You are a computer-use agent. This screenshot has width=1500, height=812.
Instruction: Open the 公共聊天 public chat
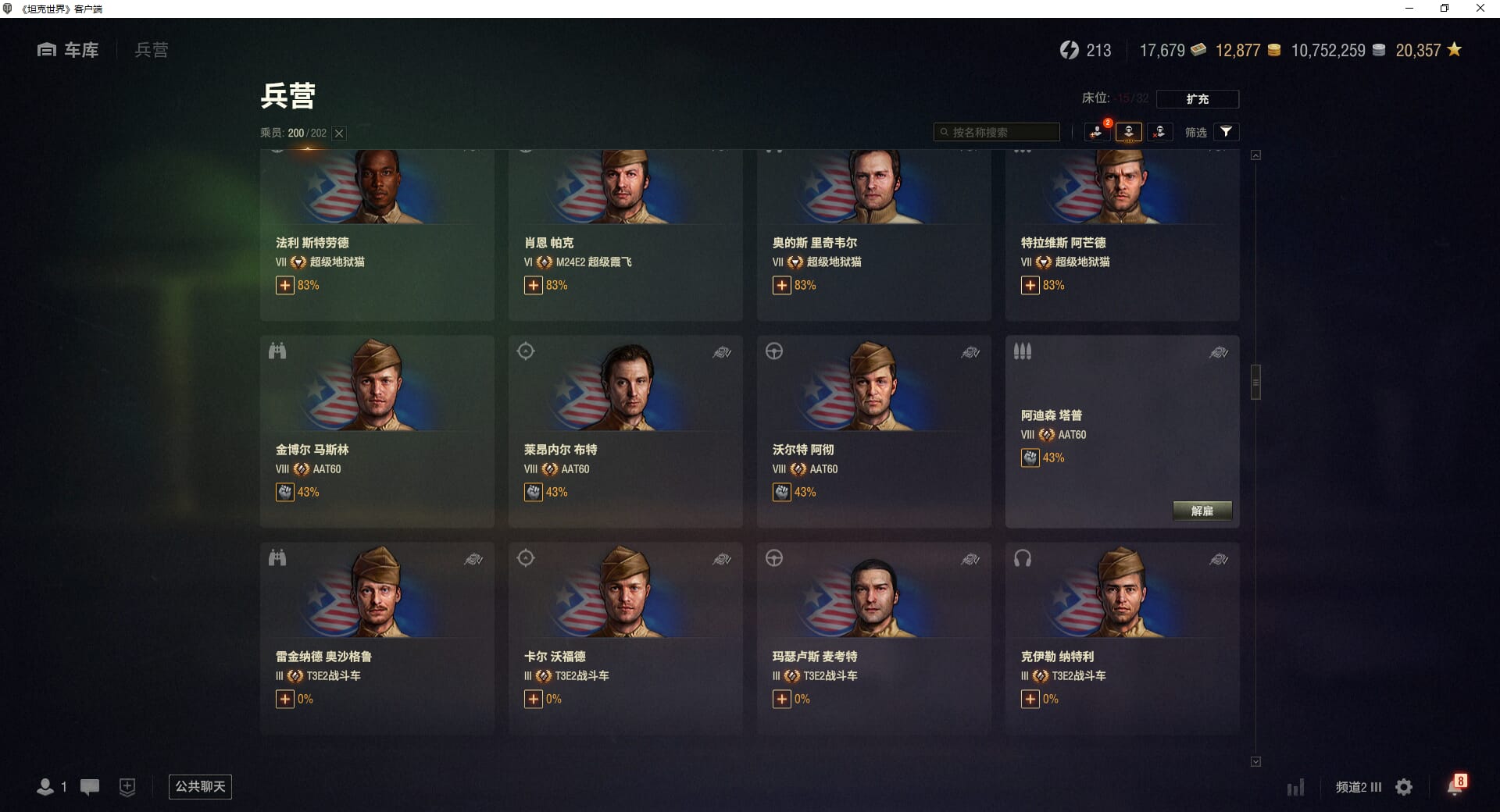(200, 786)
